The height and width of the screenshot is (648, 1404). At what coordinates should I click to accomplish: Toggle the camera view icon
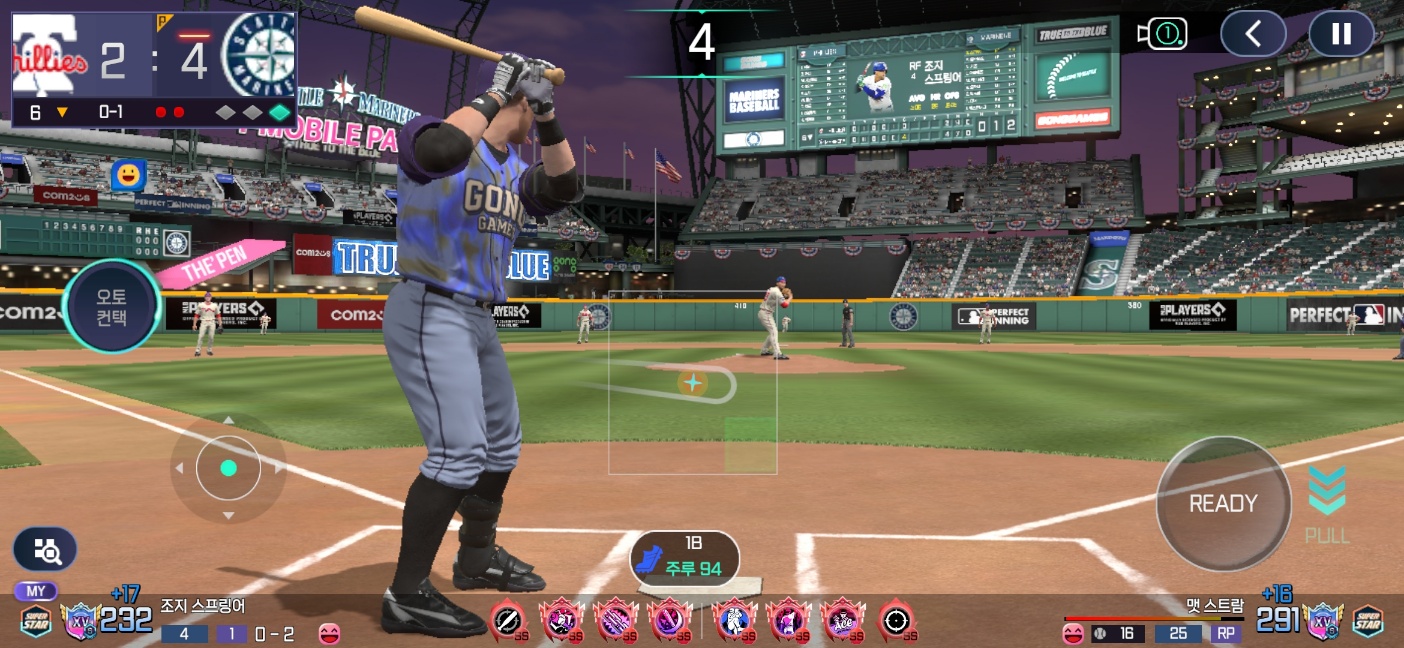tap(1162, 34)
